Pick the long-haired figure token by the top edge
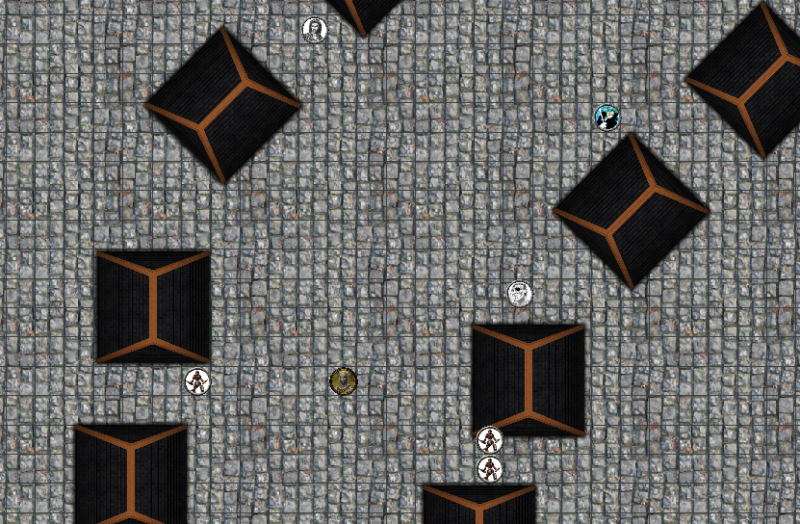800x524 pixels. tap(315, 30)
